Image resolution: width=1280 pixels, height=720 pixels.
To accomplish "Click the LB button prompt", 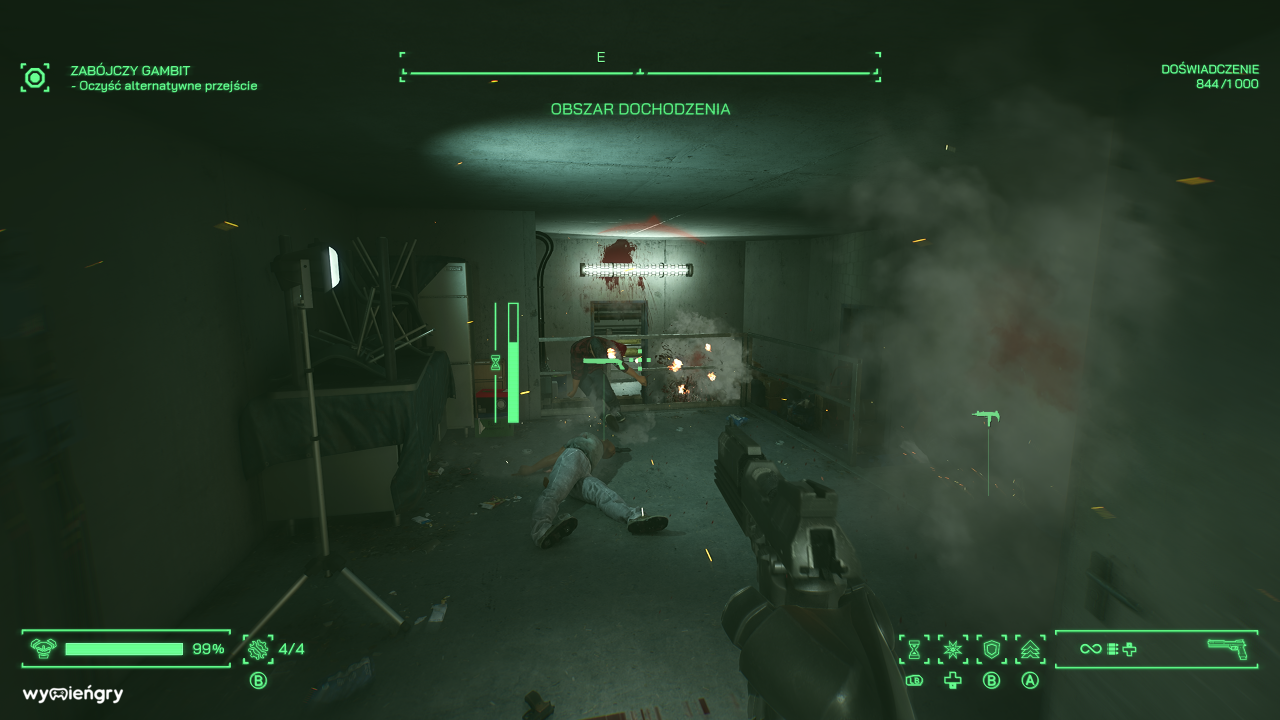I will 913,679.
